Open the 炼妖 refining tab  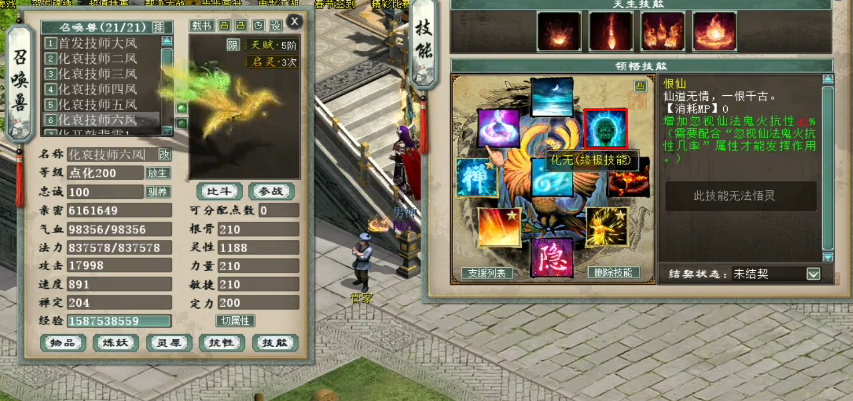point(117,343)
